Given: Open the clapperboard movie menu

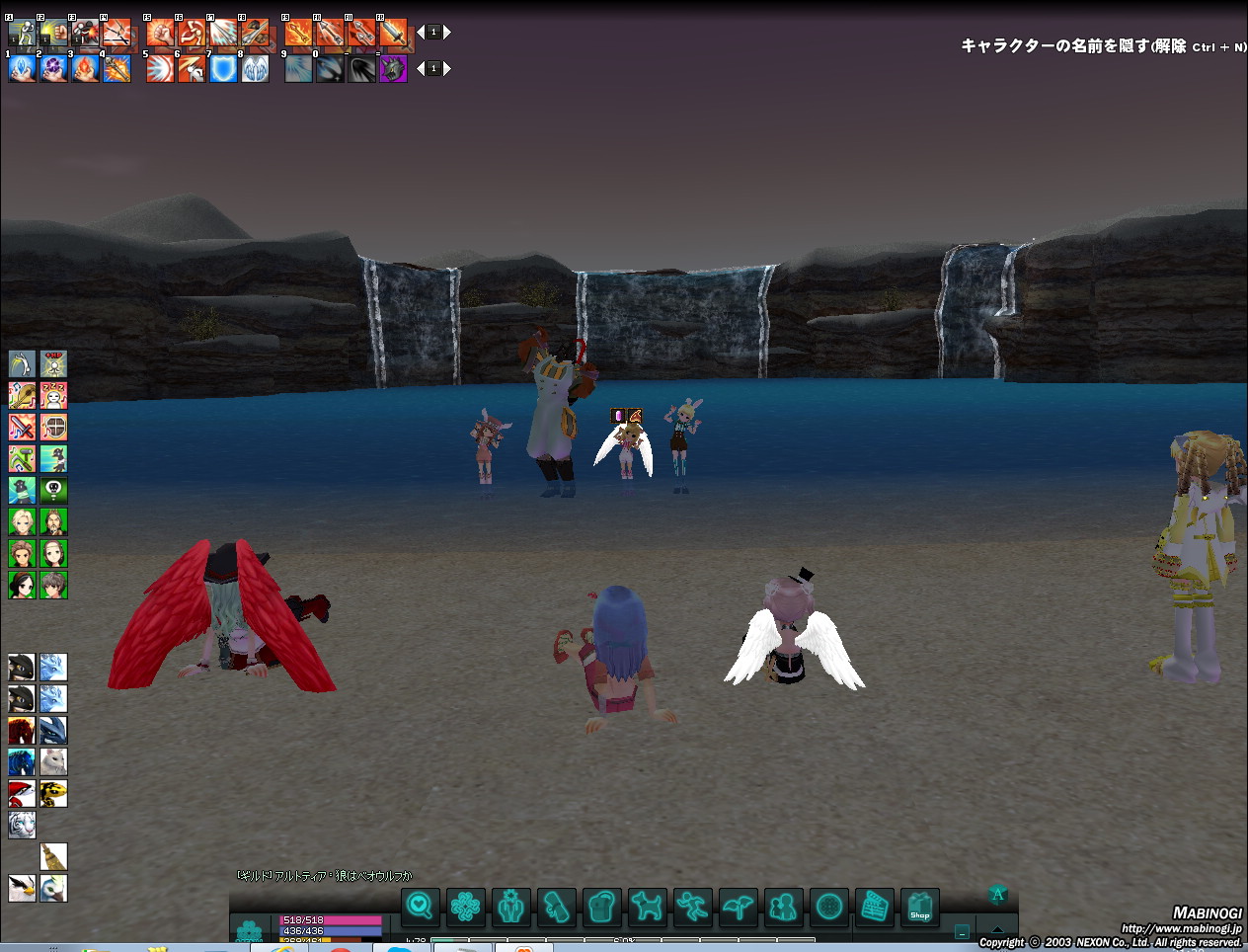Looking at the screenshot, I should tap(874, 906).
